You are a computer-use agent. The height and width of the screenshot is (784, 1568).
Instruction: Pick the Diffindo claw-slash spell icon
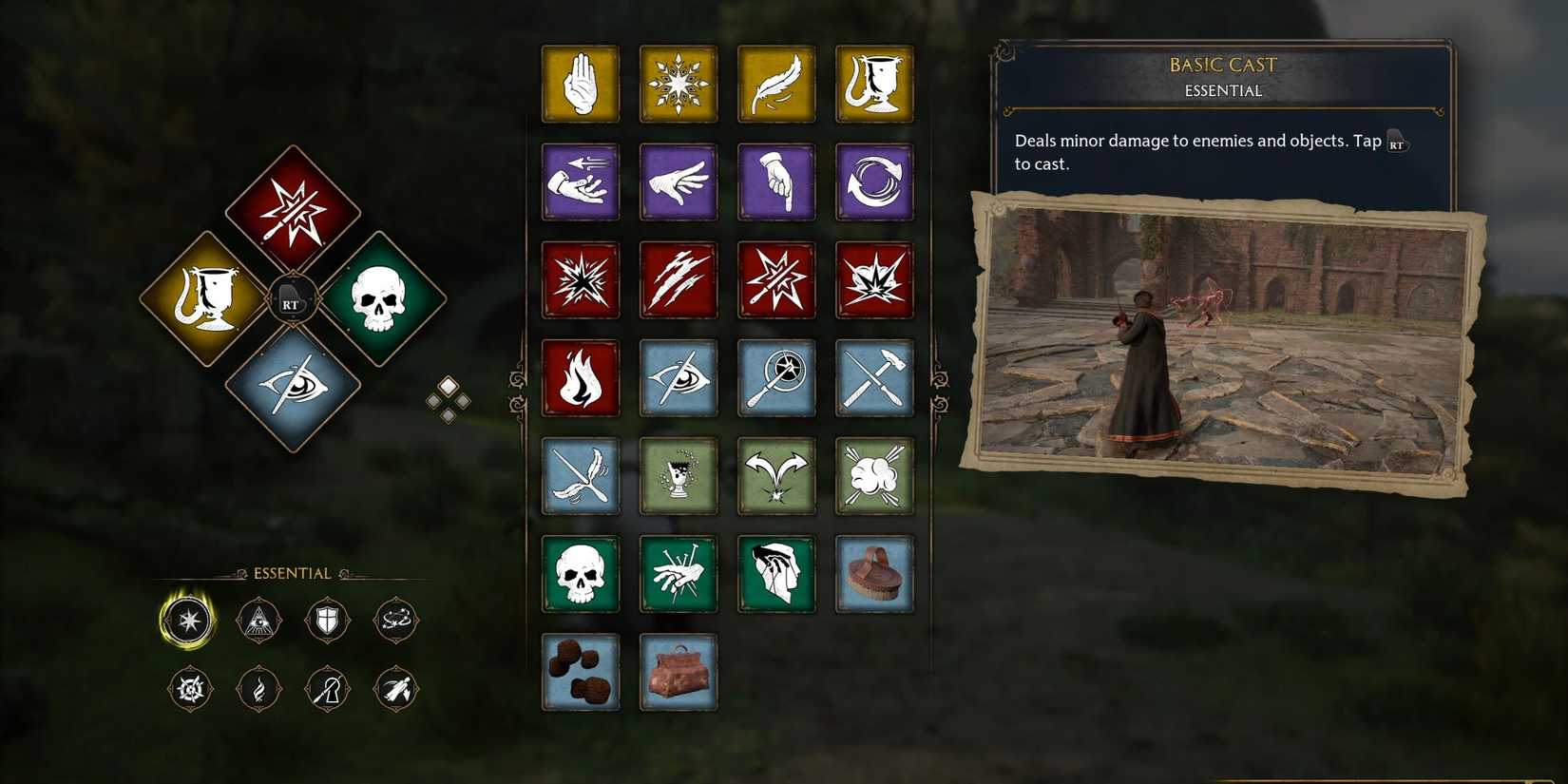(679, 279)
